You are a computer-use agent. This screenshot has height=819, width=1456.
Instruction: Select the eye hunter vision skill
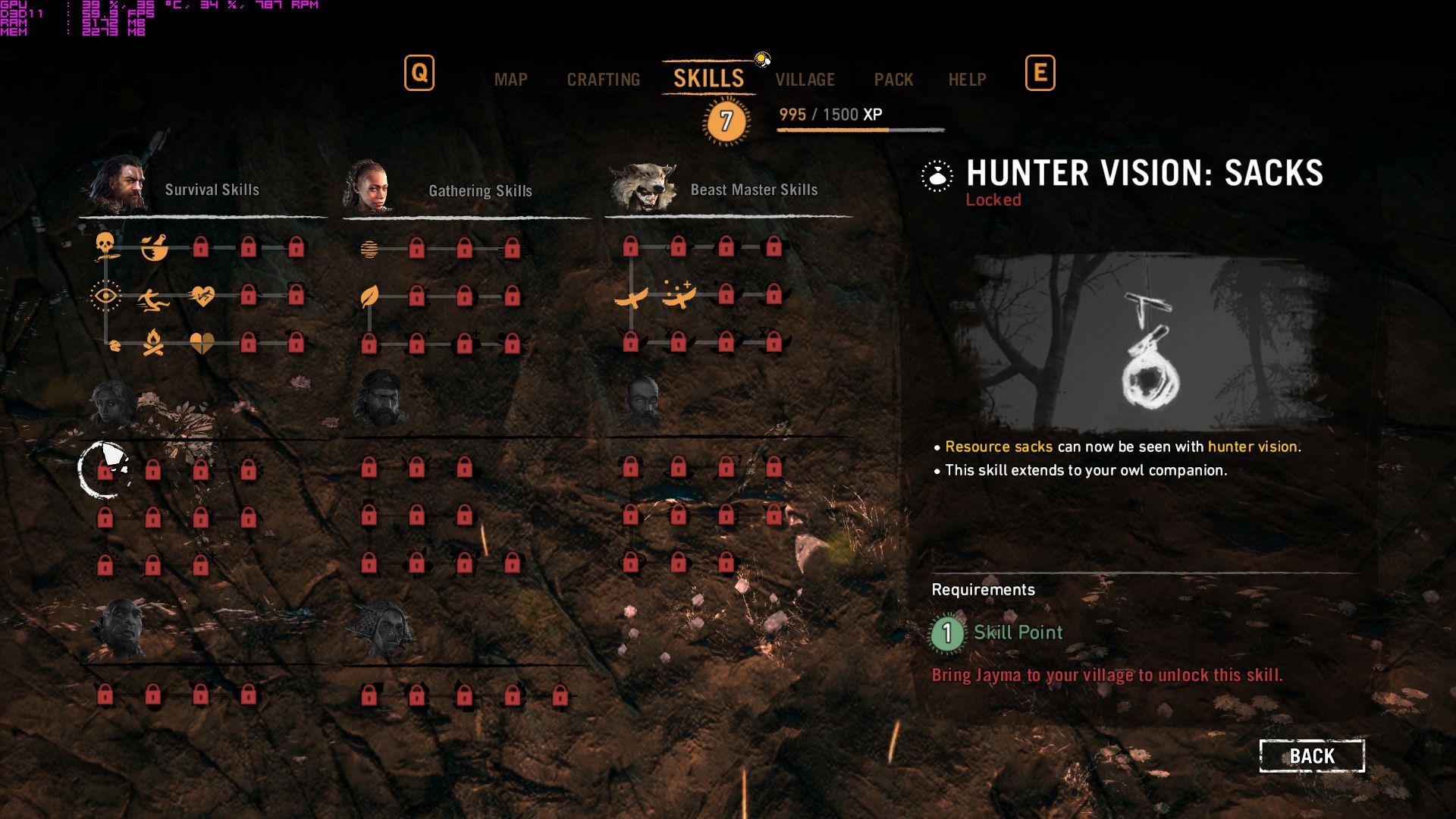point(105,296)
